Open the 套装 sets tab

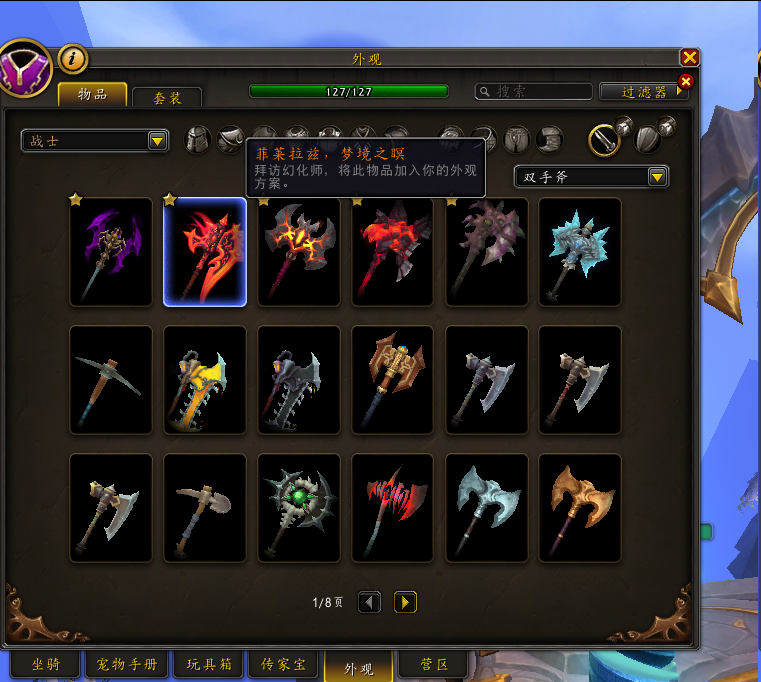166,98
